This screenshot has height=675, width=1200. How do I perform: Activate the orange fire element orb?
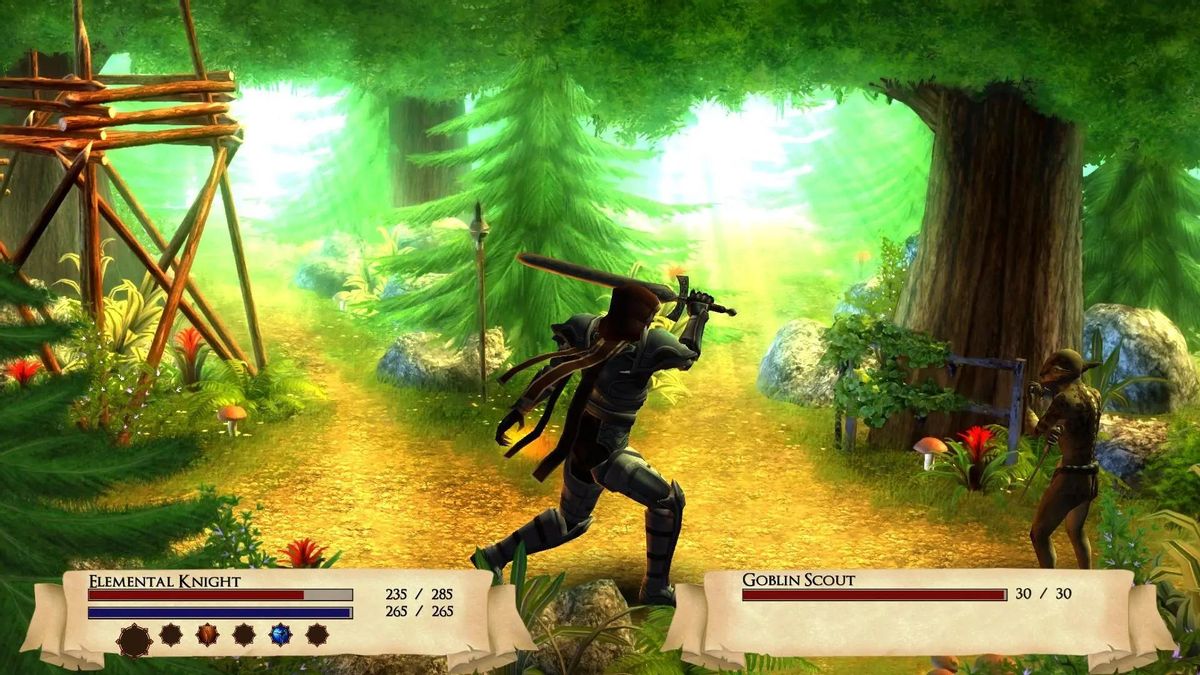click(x=207, y=634)
